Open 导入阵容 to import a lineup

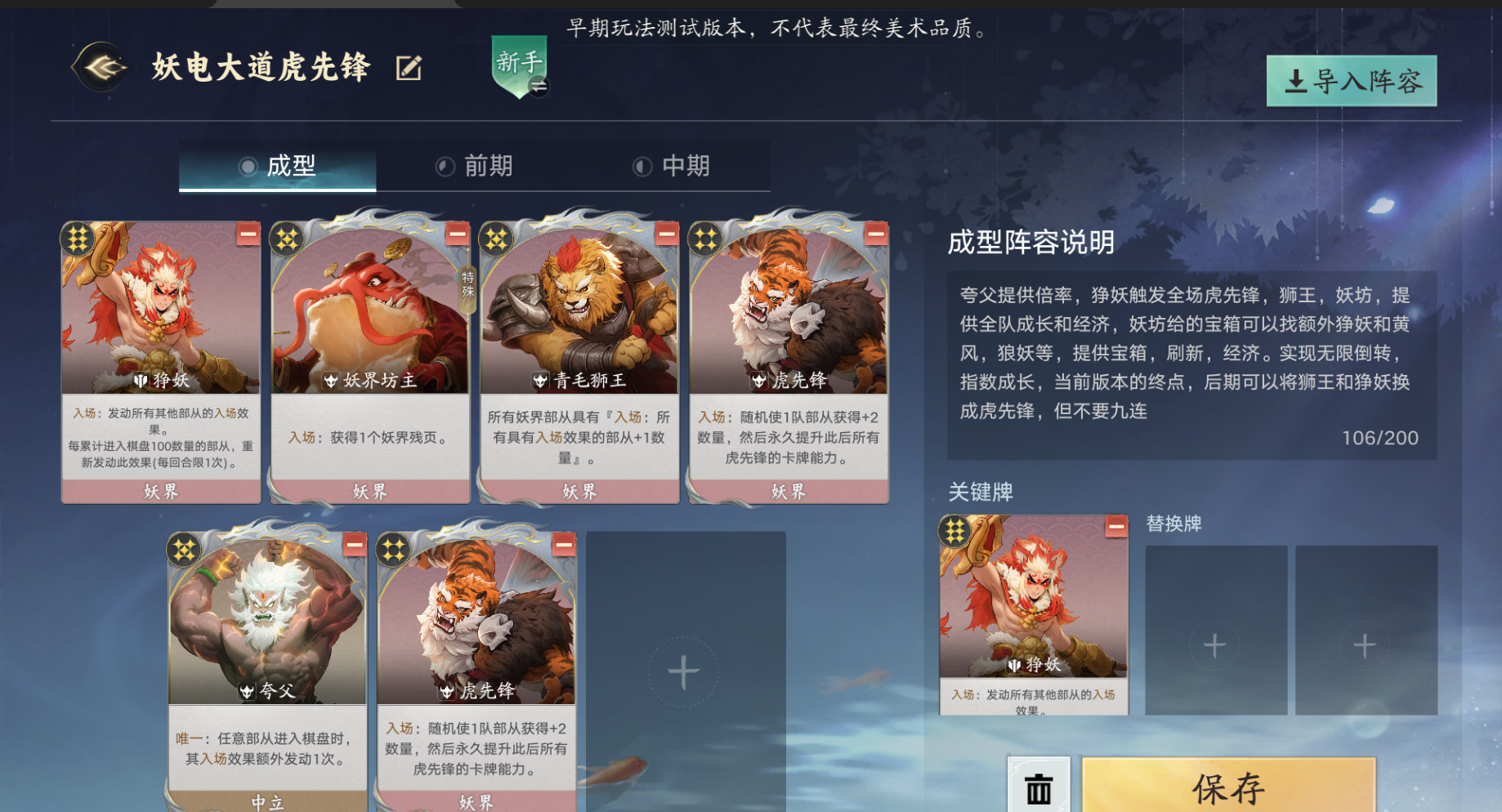coord(1350,81)
